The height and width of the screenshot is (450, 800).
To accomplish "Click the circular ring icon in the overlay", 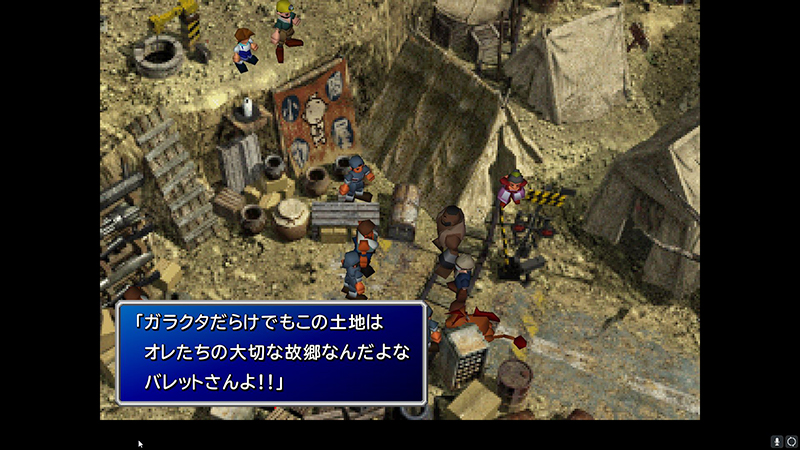I will [790, 441].
